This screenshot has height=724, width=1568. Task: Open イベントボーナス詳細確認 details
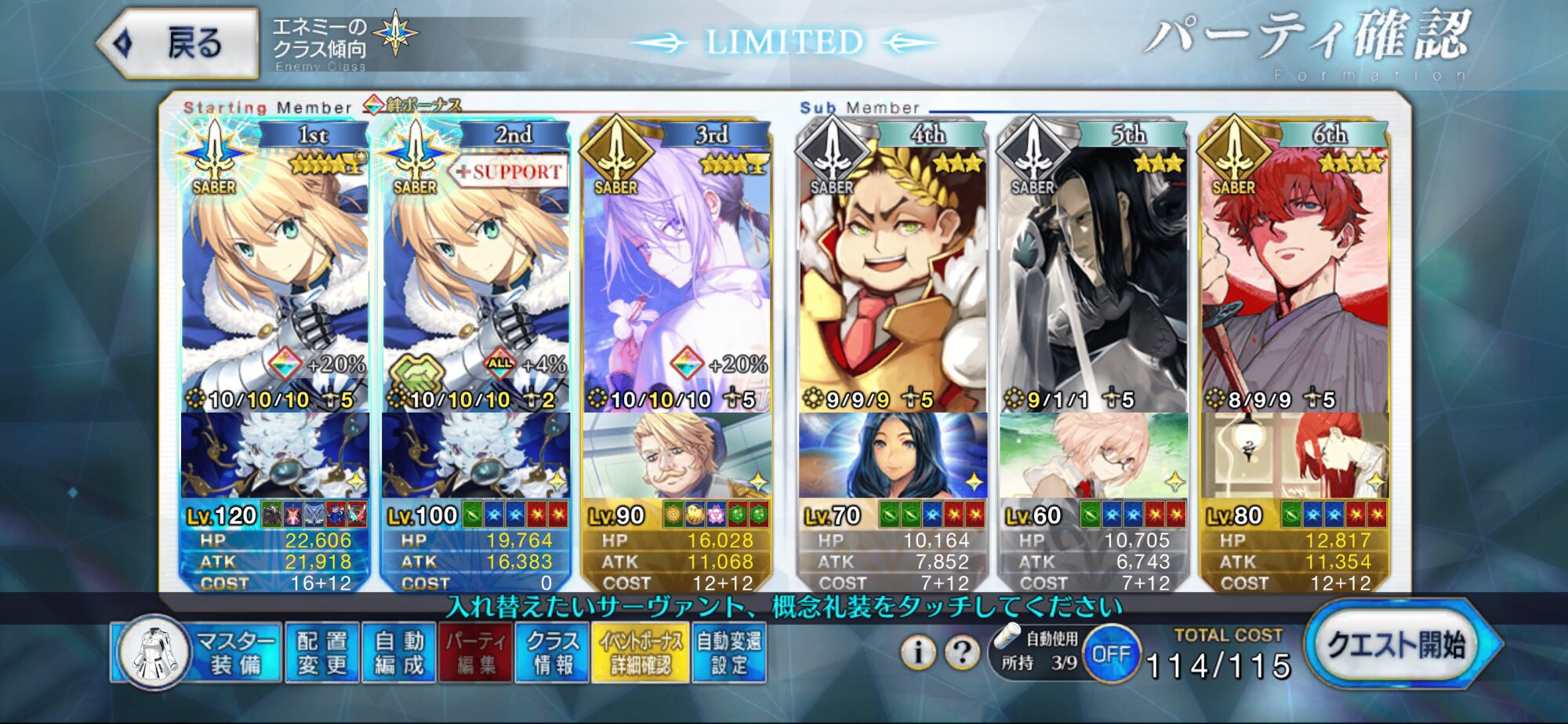click(641, 653)
